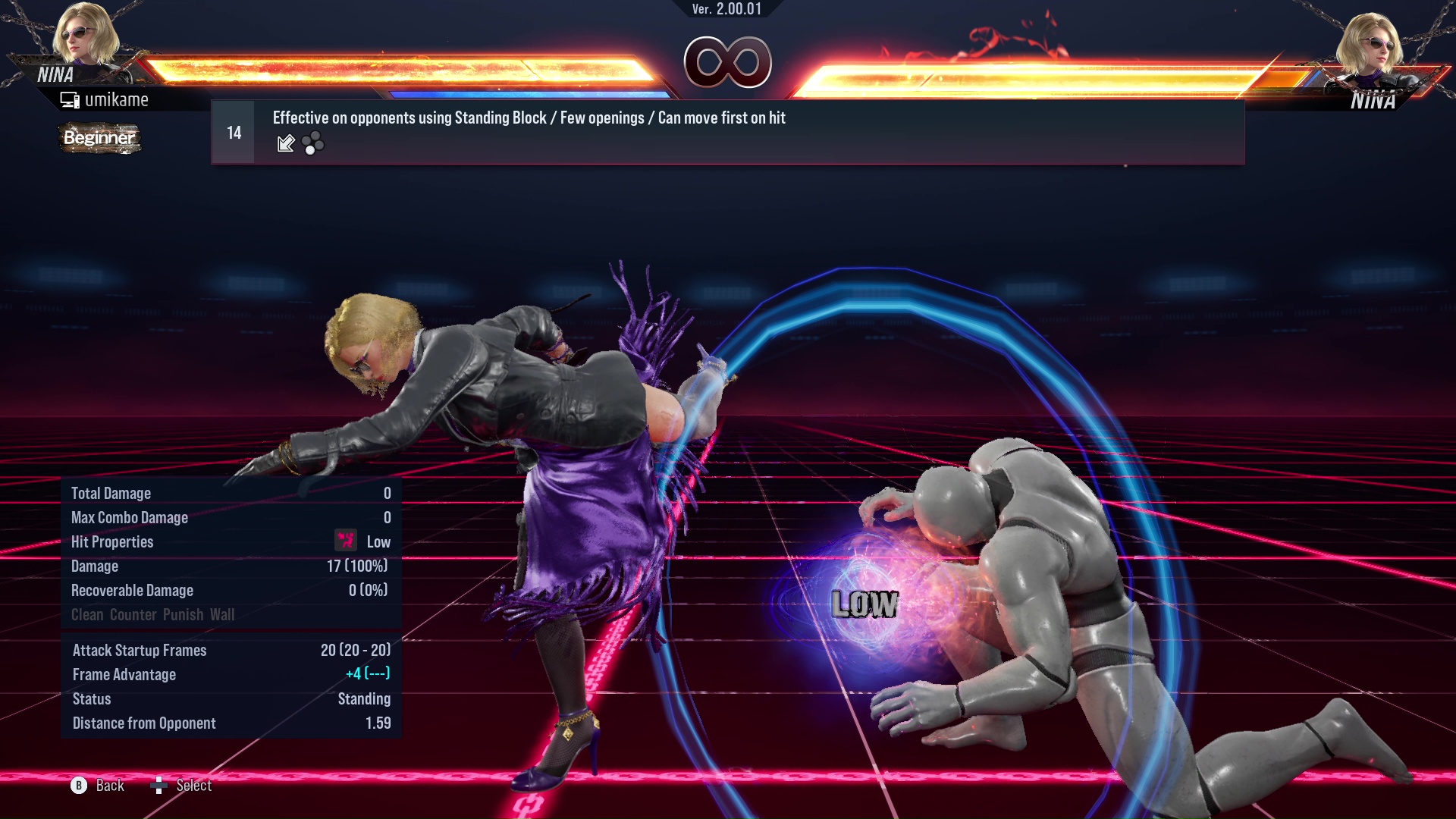This screenshot has width=1456, height=819.
Task: Click the Select option at the bottom
Action: point(193,786)
